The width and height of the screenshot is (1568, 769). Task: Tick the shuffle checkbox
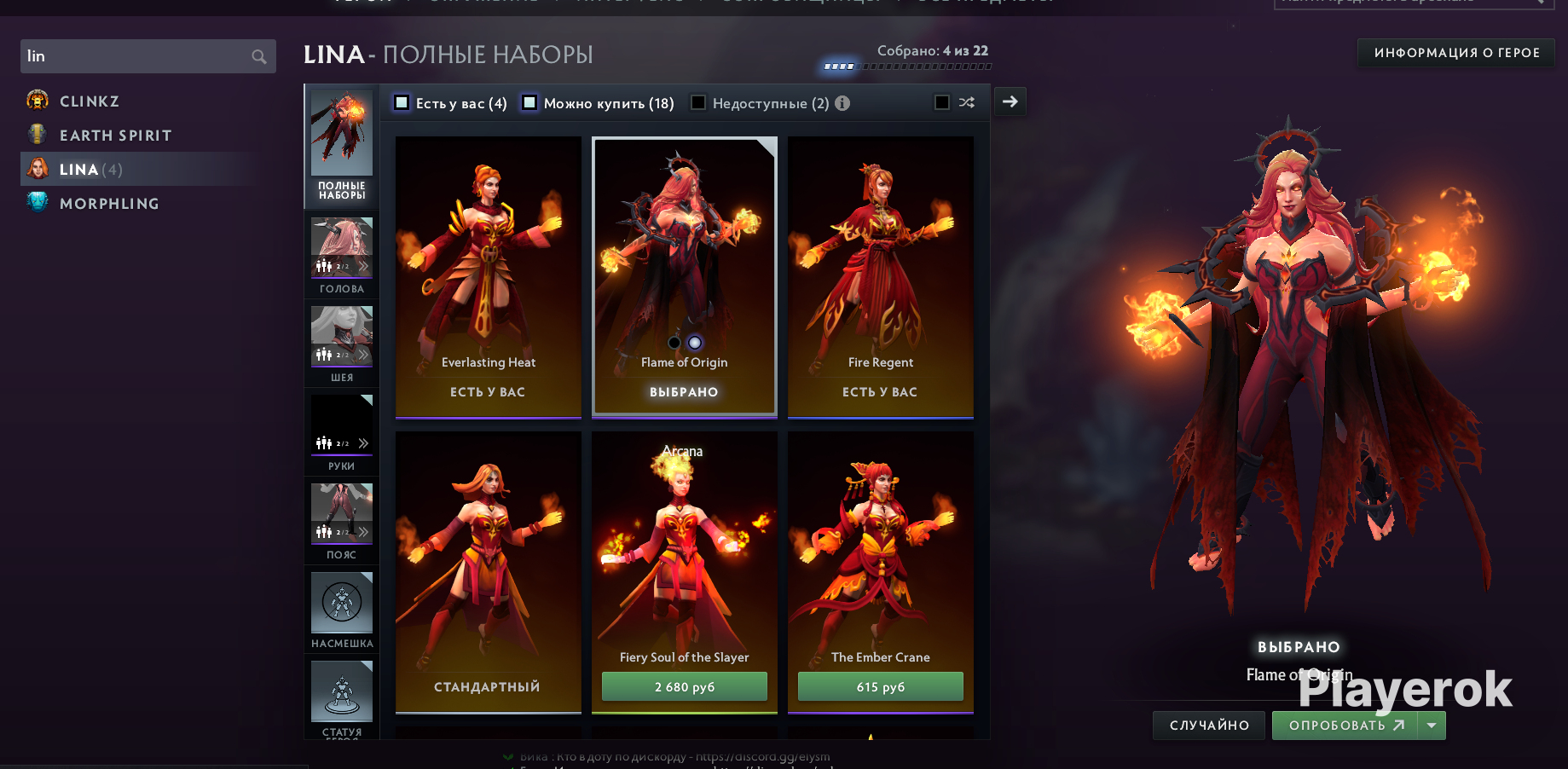point(942,102)
